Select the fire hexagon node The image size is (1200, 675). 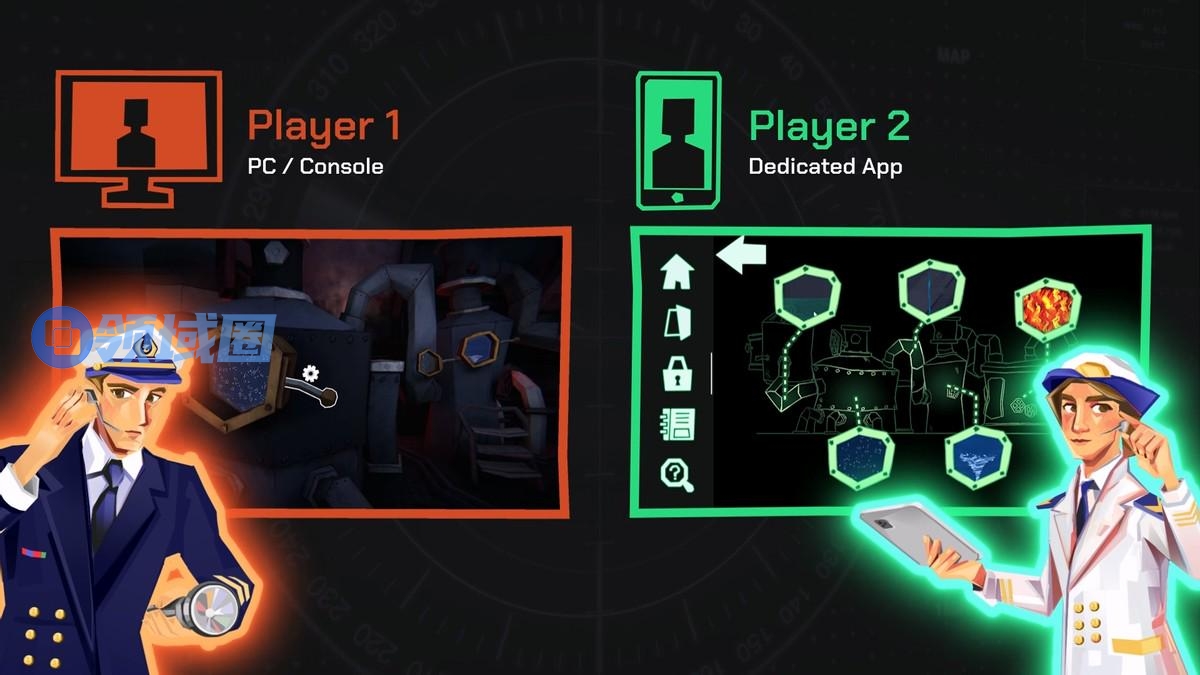1047,307
